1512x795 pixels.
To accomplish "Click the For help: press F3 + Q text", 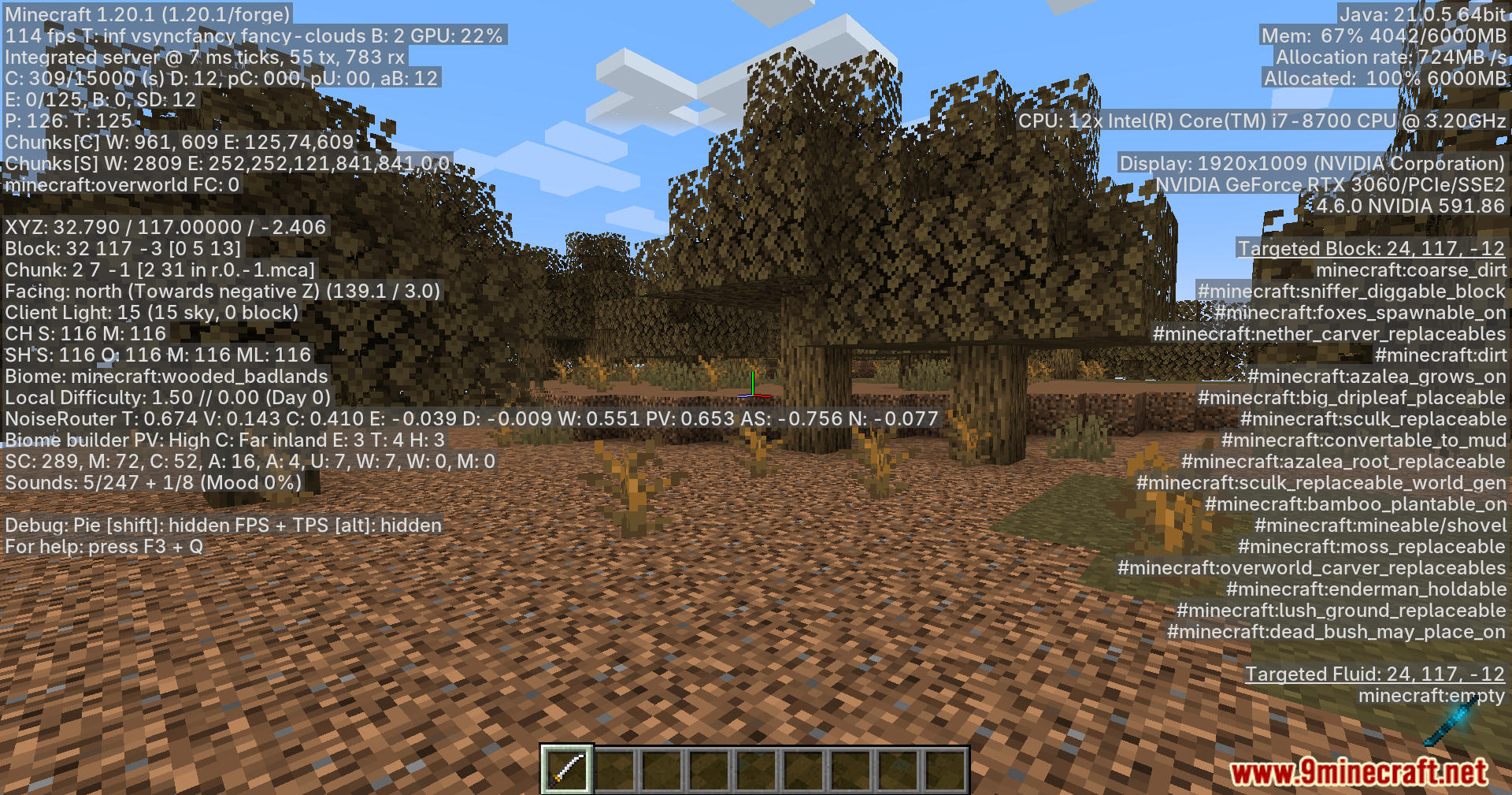I will [102, 546].
